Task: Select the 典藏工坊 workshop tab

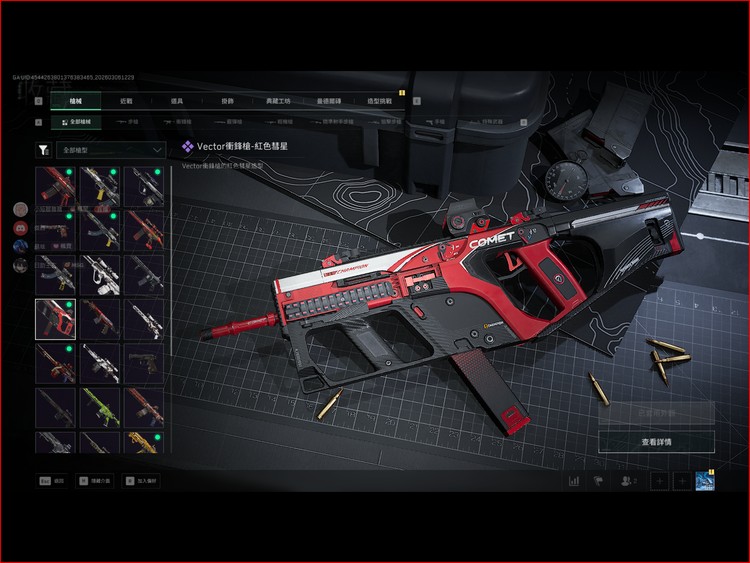Action: (x=279, y=101)
